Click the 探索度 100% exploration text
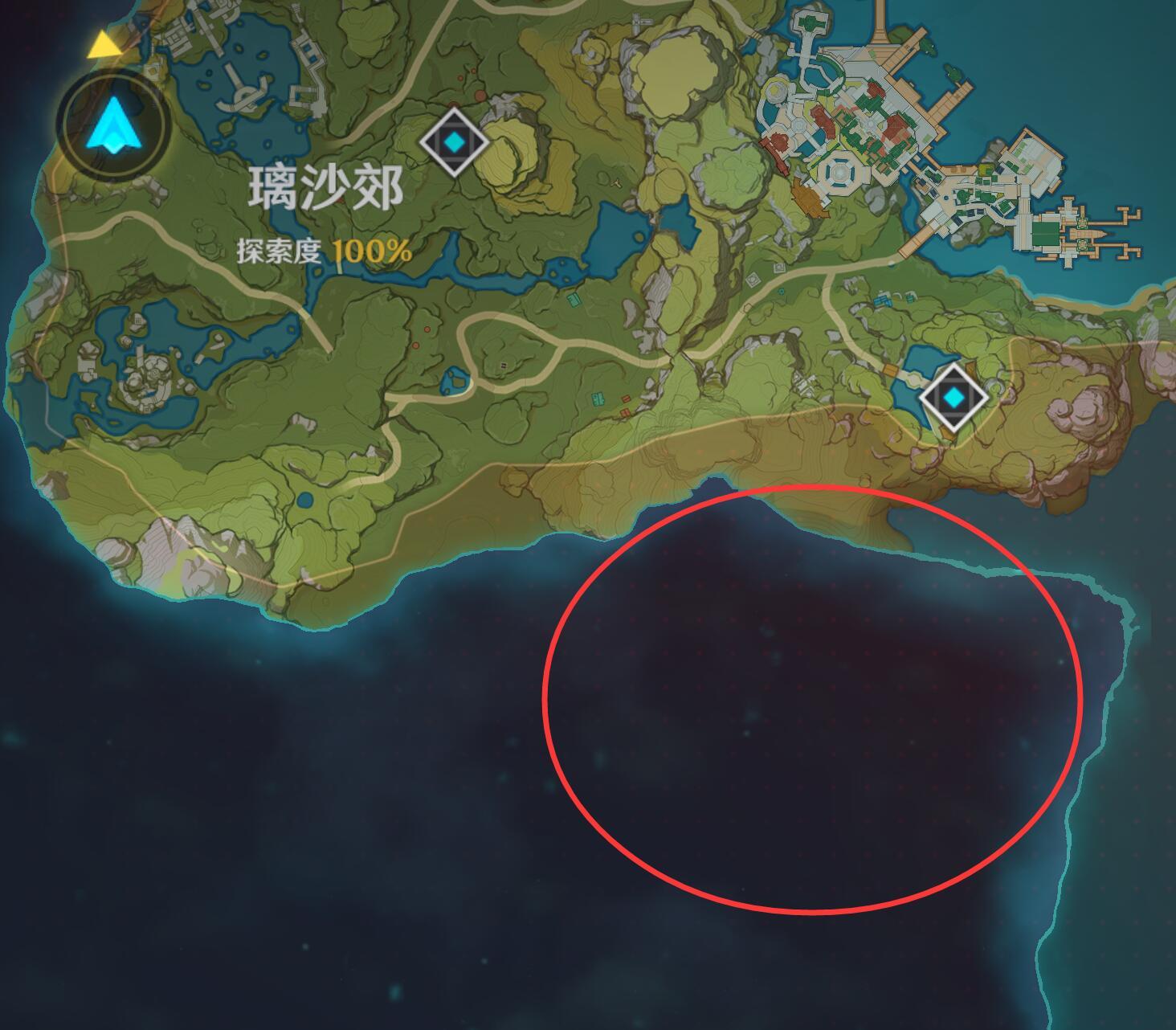This screenshot has height=1030, width=1176. pyautogui.click(x=325, y=249)
